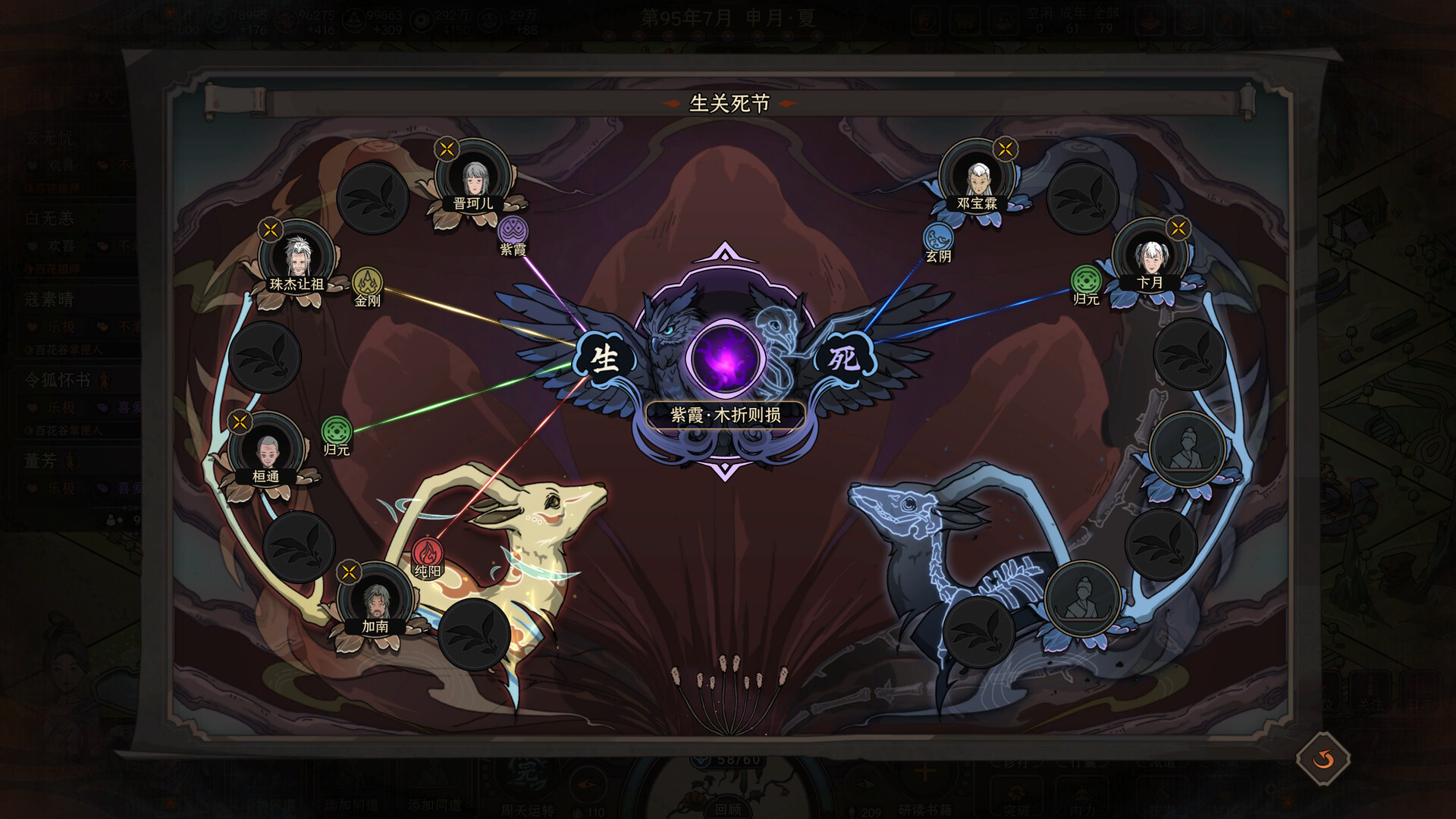The width and height of the screenshot is (1456, 819).
Task: Click the blue 玄阴 element icon
Action: click(938, 237)
